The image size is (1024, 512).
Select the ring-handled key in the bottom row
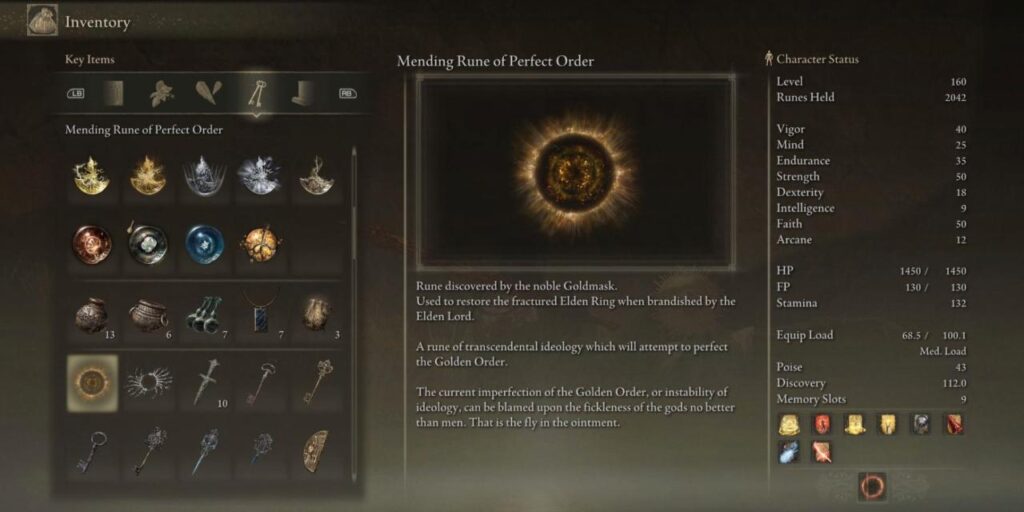[x=91, y=451]
